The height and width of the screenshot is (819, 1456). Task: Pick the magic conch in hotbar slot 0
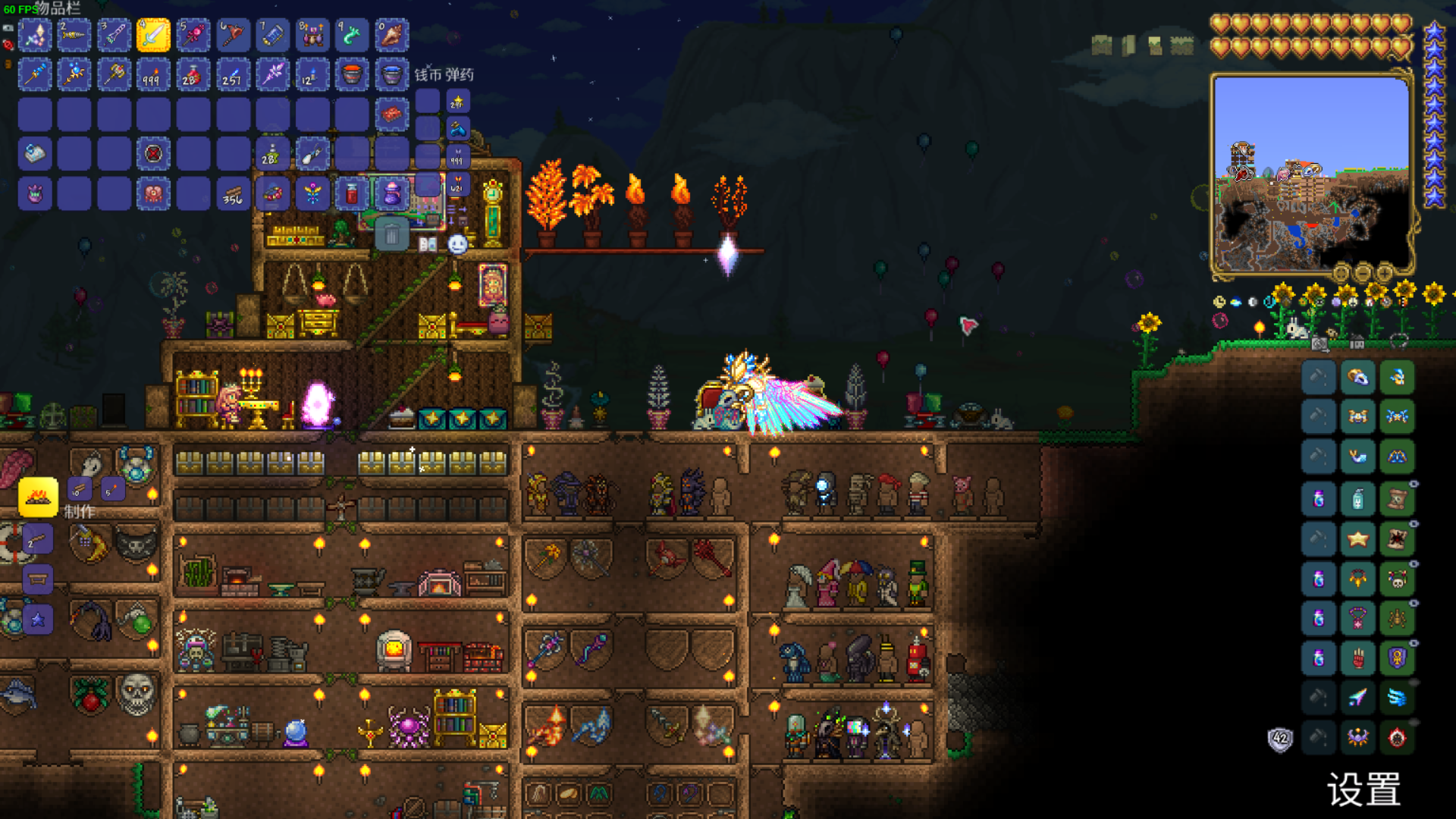coord(392,36)
